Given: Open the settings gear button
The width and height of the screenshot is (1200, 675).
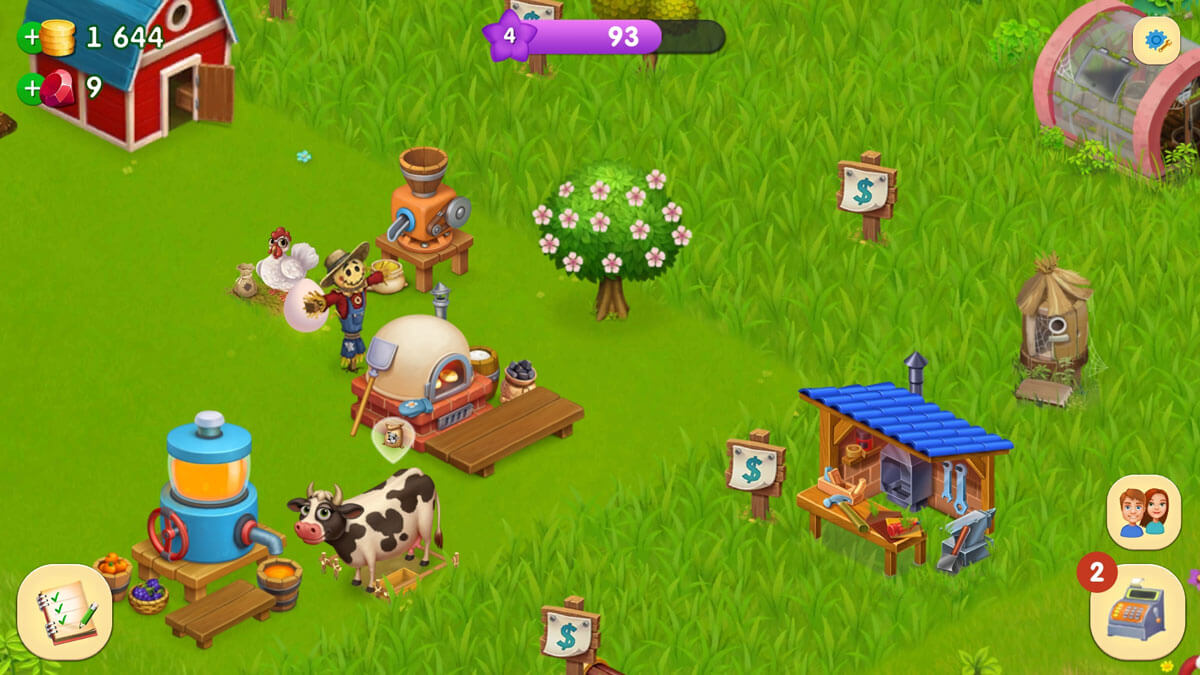Looking at the screenshot, I should [x=1156, y=40].
